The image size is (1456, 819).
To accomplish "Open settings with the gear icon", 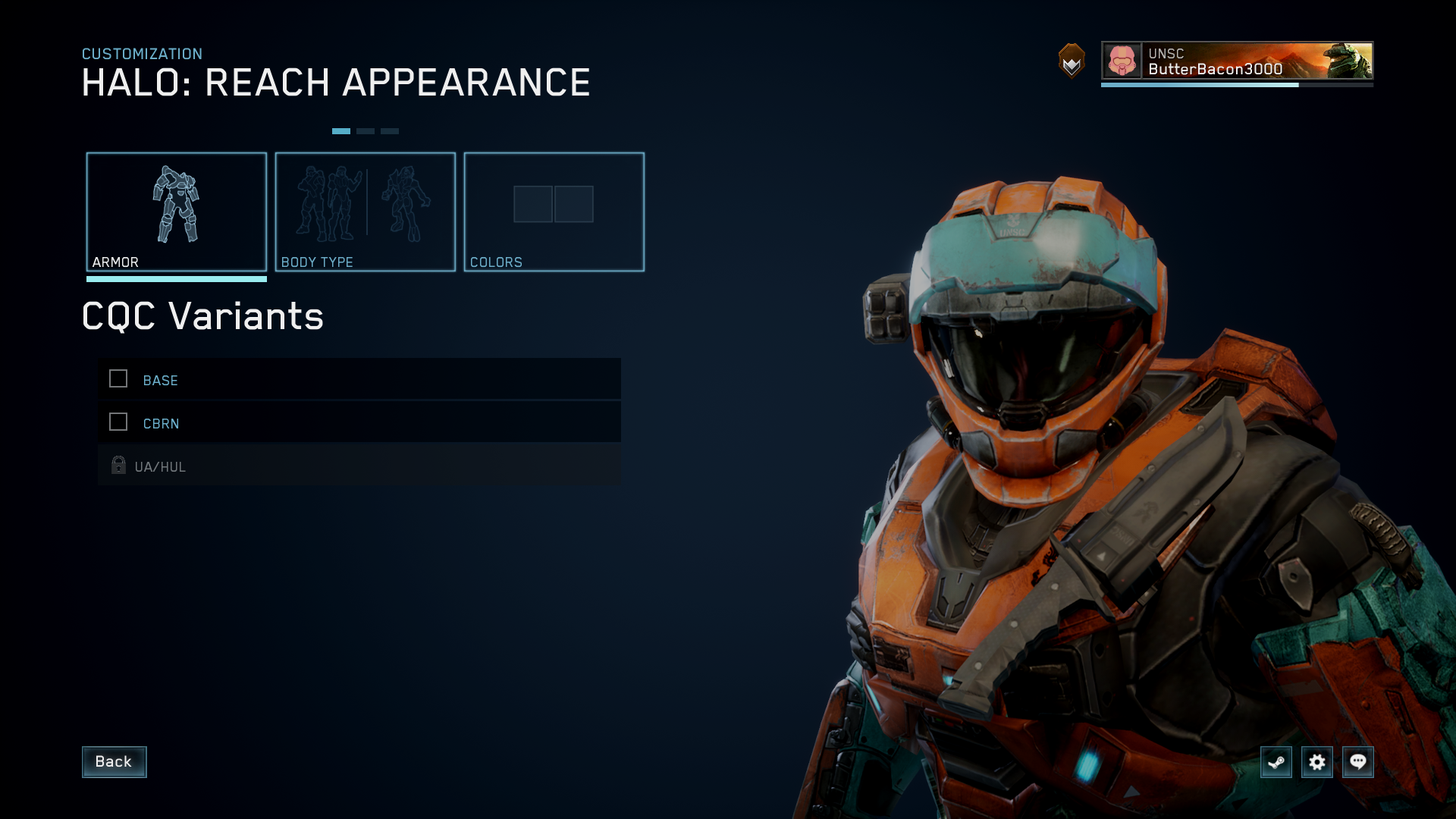I will 1317,761.
